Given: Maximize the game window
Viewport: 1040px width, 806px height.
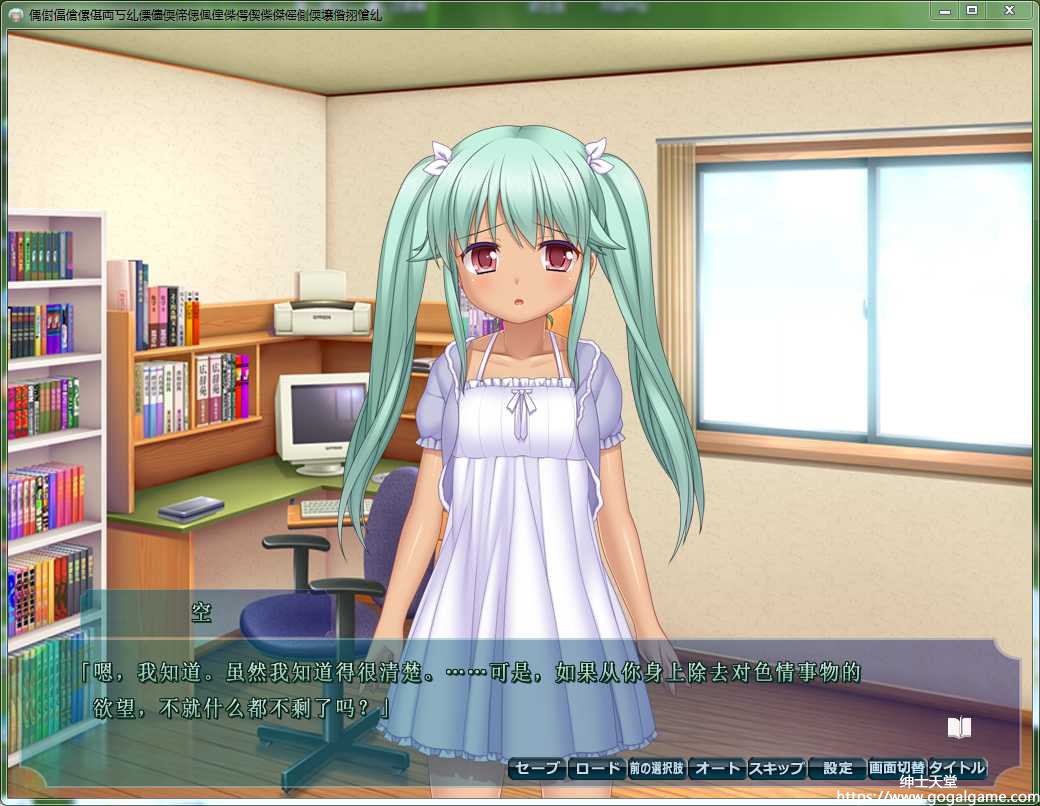Looking at the screenshot, I should (x=971, y=10).
